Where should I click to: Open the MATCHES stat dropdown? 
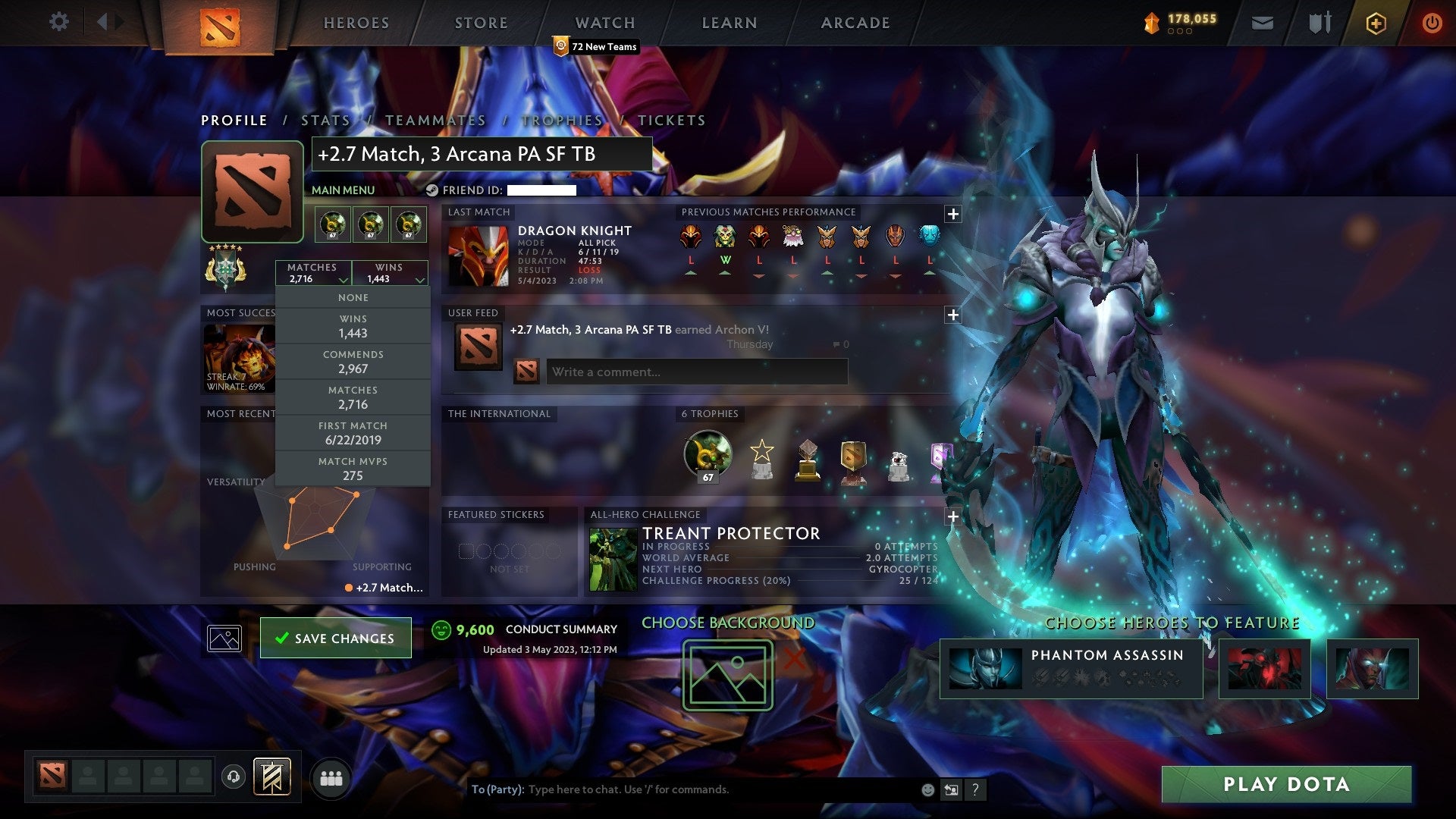(313, 273)
